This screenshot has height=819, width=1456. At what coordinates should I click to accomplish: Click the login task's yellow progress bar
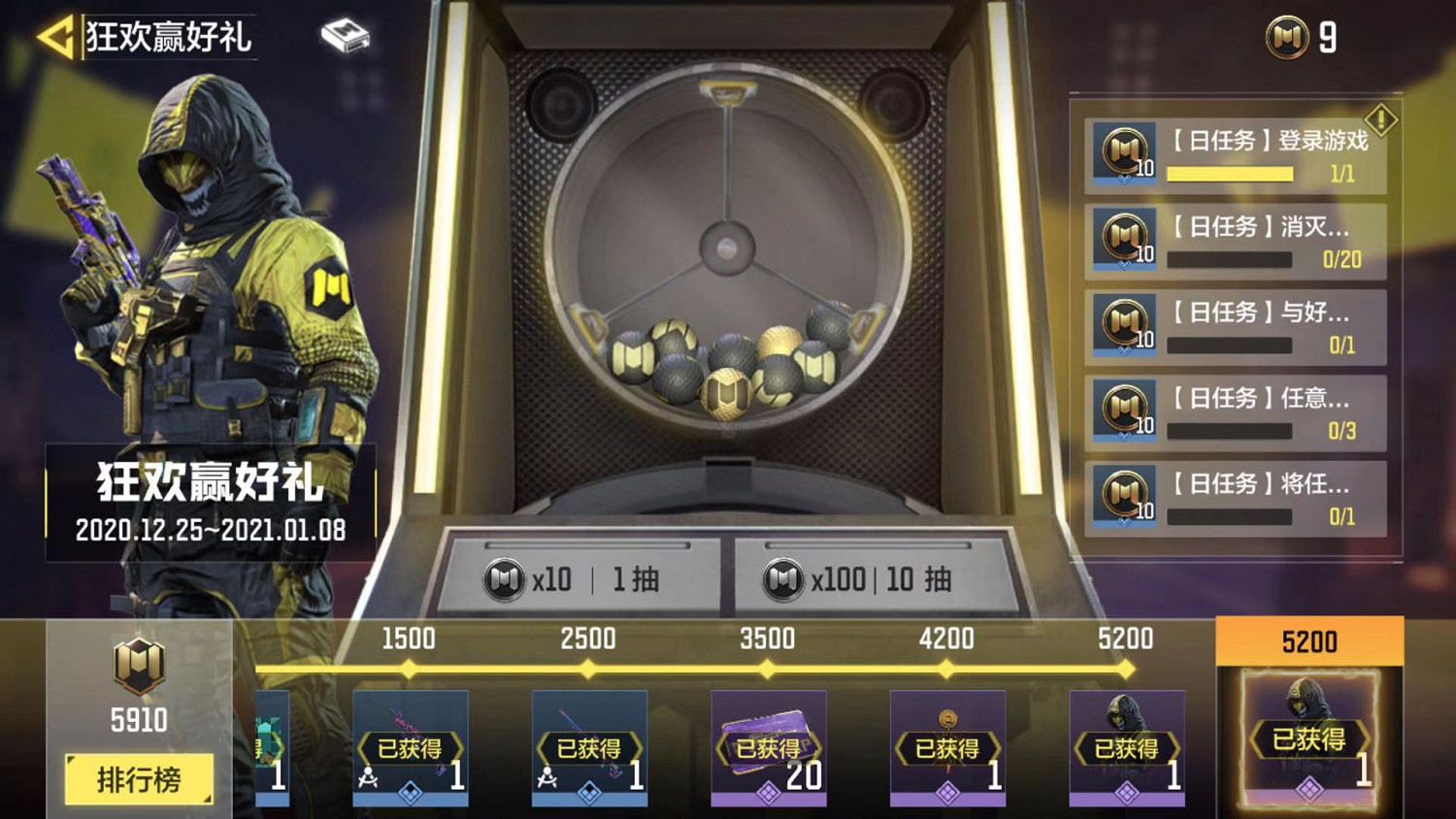pyautogui.click(x=1230, y=172)
